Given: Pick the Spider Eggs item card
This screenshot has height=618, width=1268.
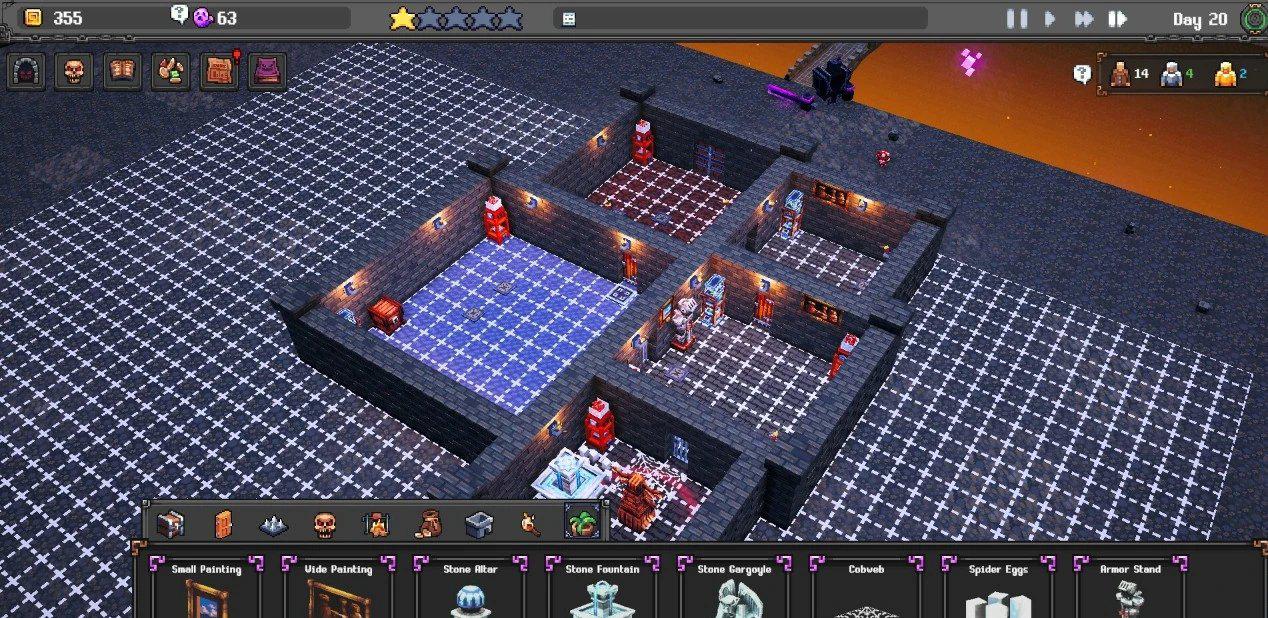Looking at the screenshot, I should pyautogui.click(x=998, y=590).
